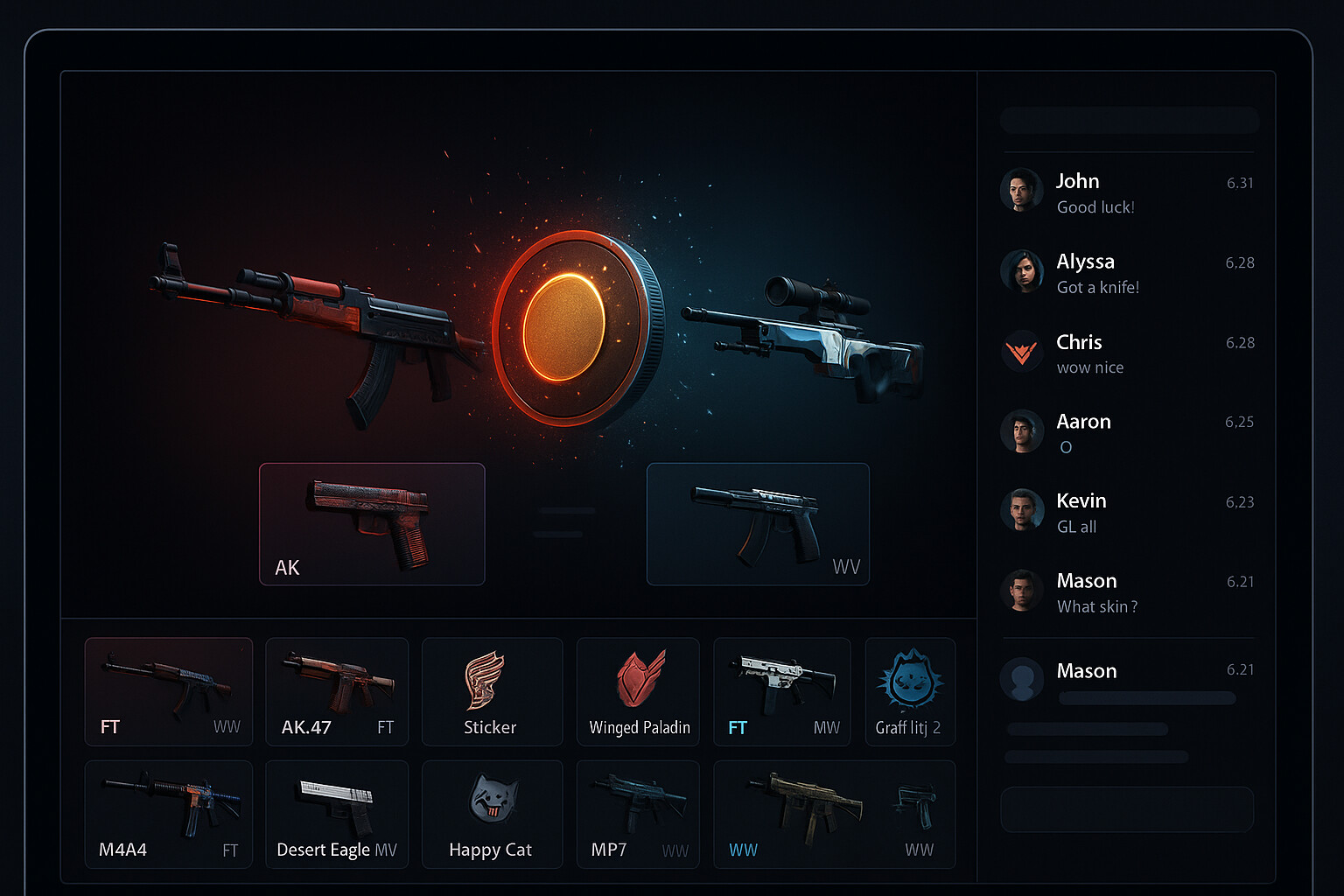Select the Desert Eagle MV thumbnail
This screenshot has height=896, width=1344.
click(x=337, y=814)
